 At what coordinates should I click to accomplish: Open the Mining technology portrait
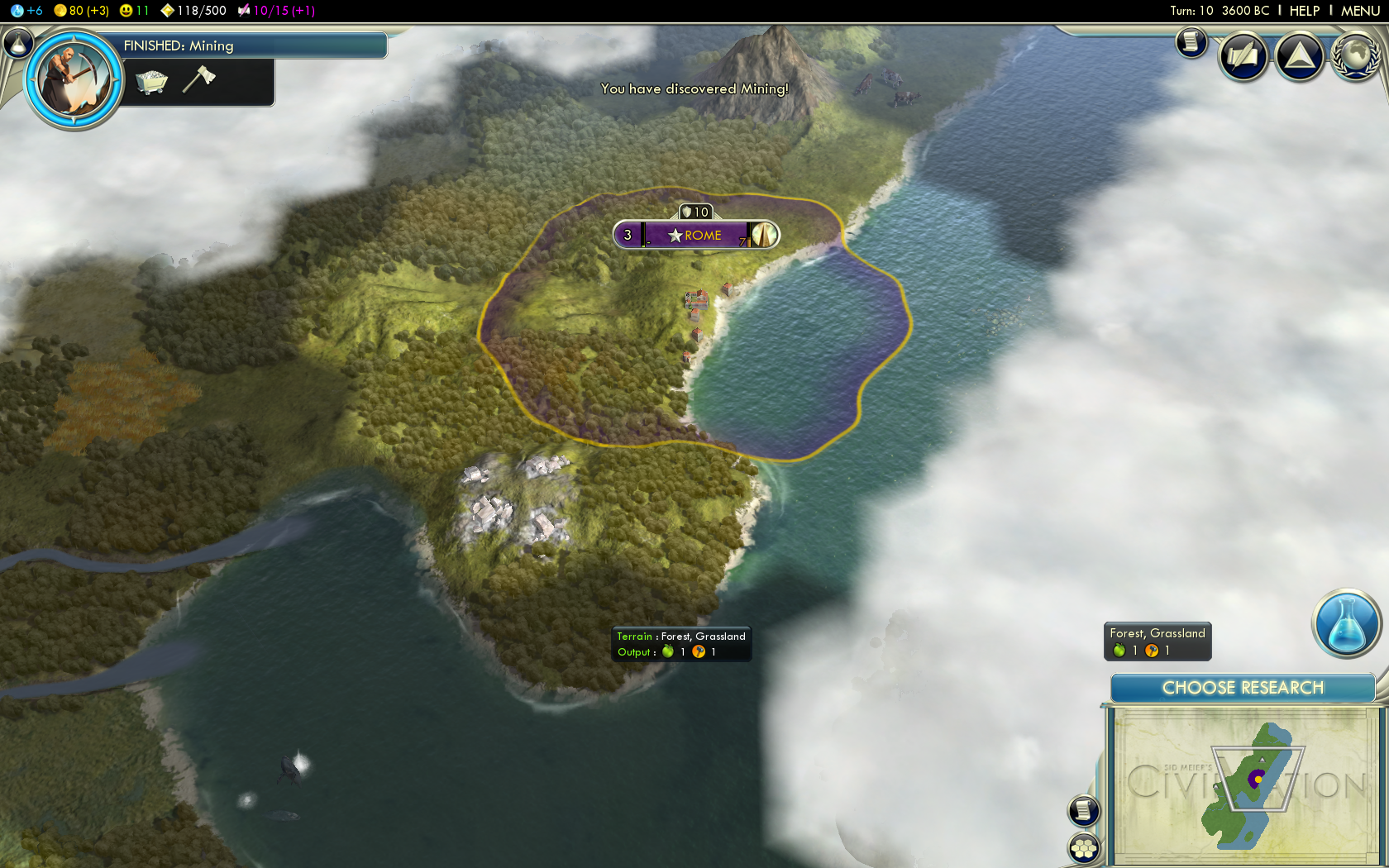click(x=74, y=80)
